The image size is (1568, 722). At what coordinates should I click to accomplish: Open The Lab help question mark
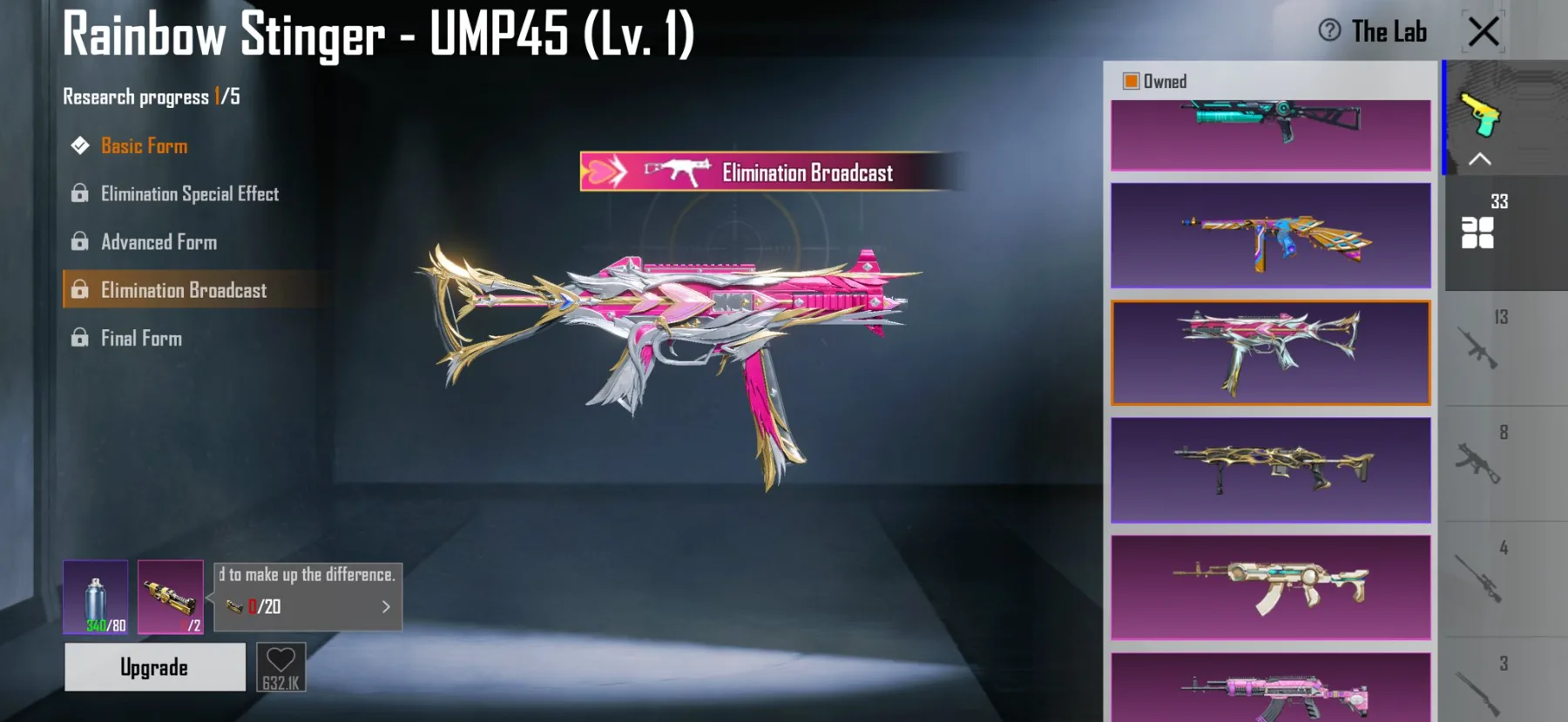pos(1329,30)
